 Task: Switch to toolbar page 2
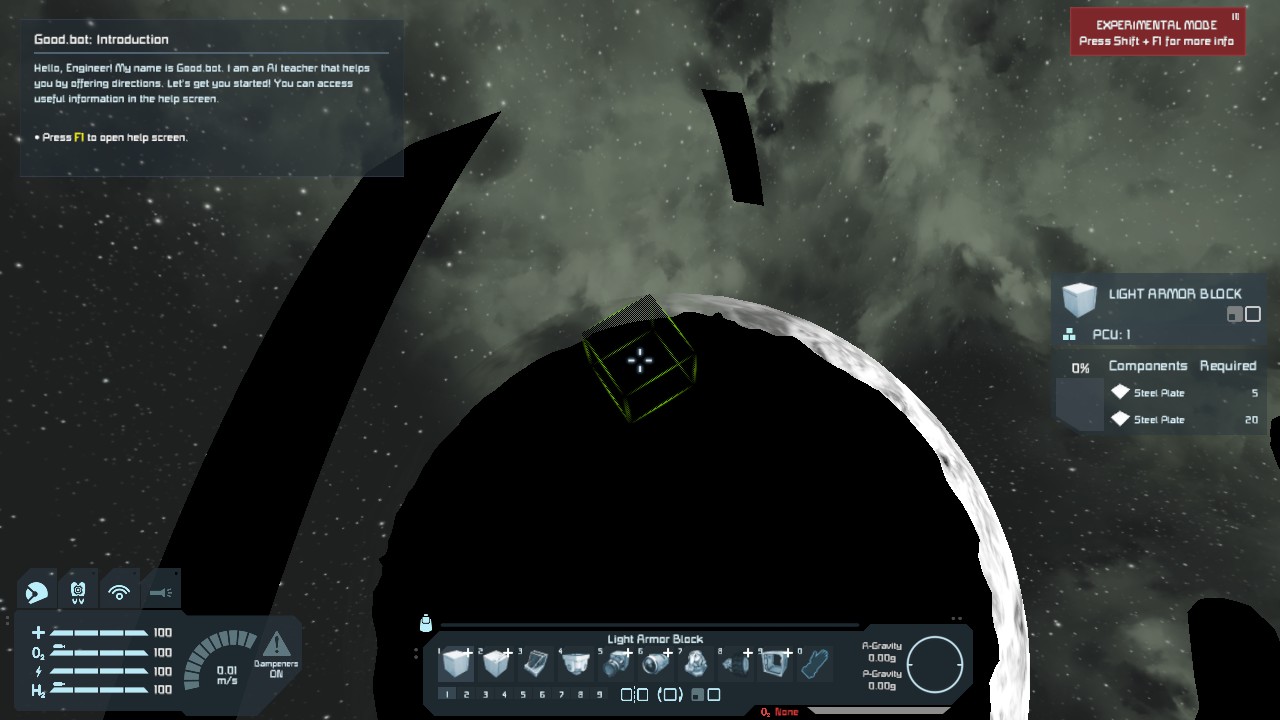coord(466,694)
